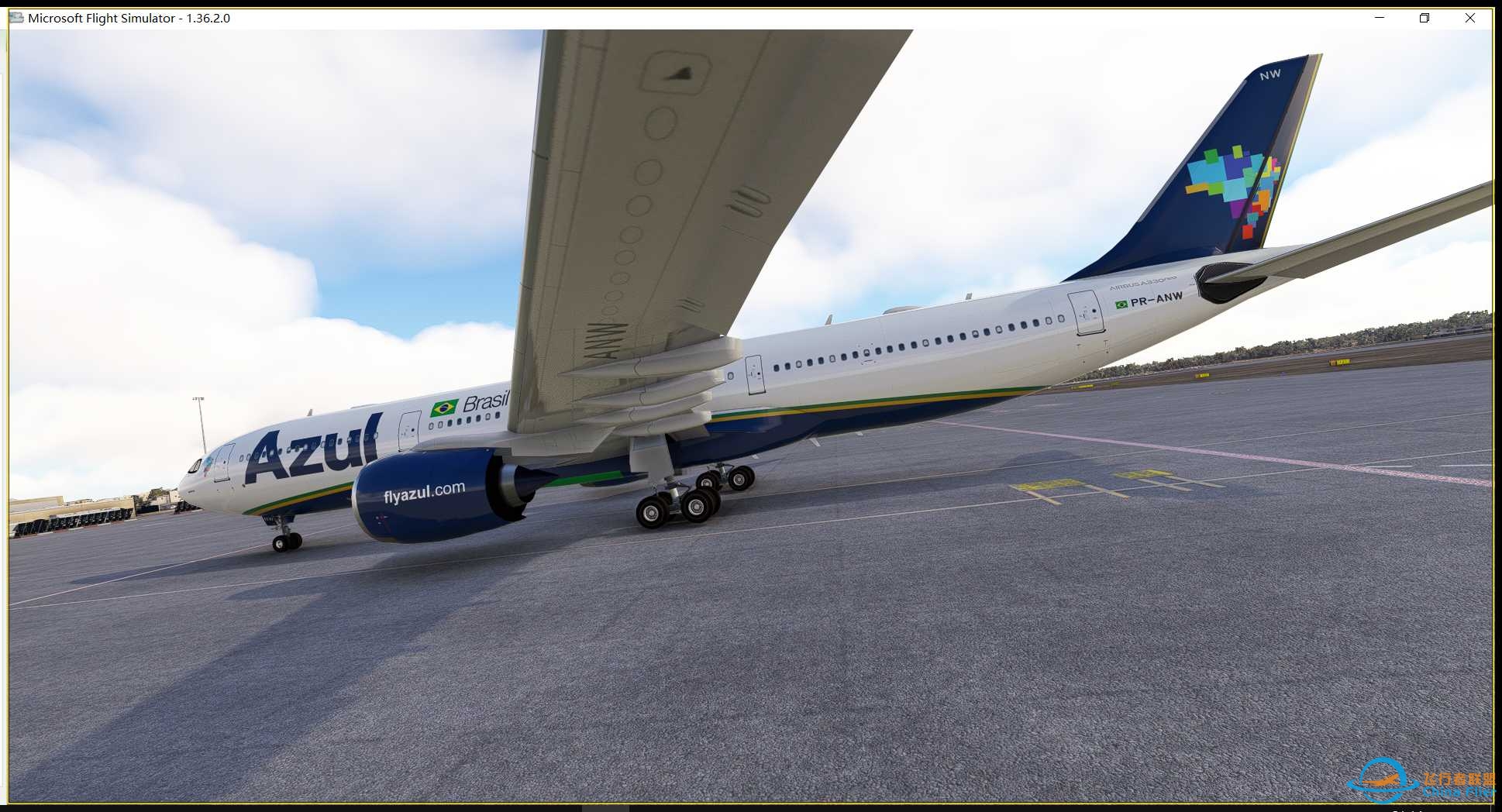
Task: Click the NW marking atop the tail fin
Action: point(1270,73)
